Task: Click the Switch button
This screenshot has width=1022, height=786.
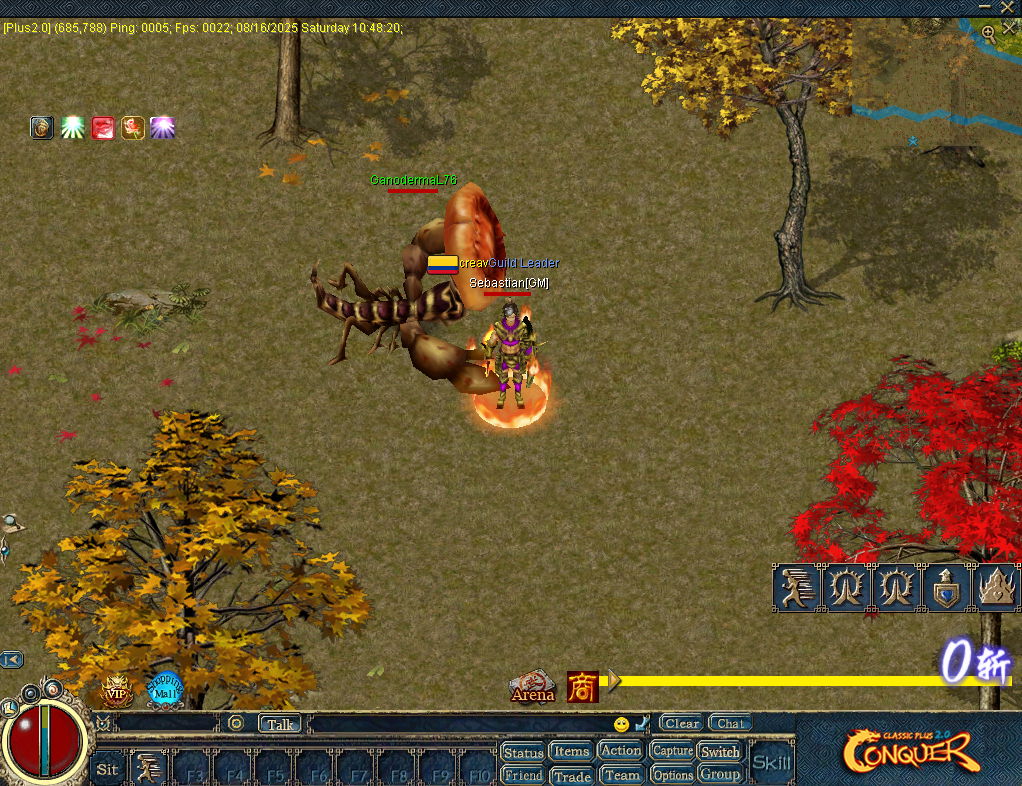Action: coord(720,751)
